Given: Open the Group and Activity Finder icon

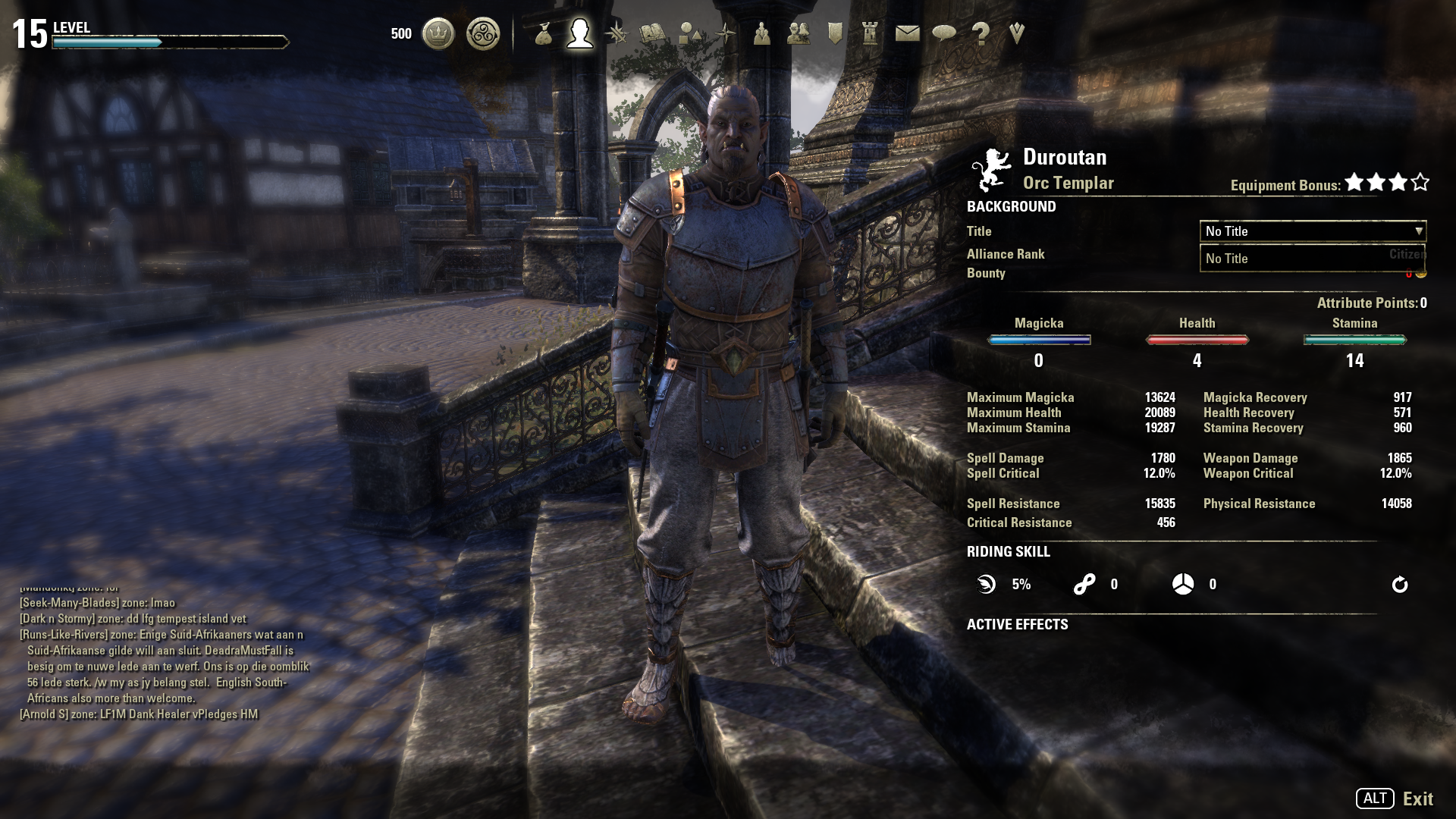Looking at the screenshot, I should [761, 33].
